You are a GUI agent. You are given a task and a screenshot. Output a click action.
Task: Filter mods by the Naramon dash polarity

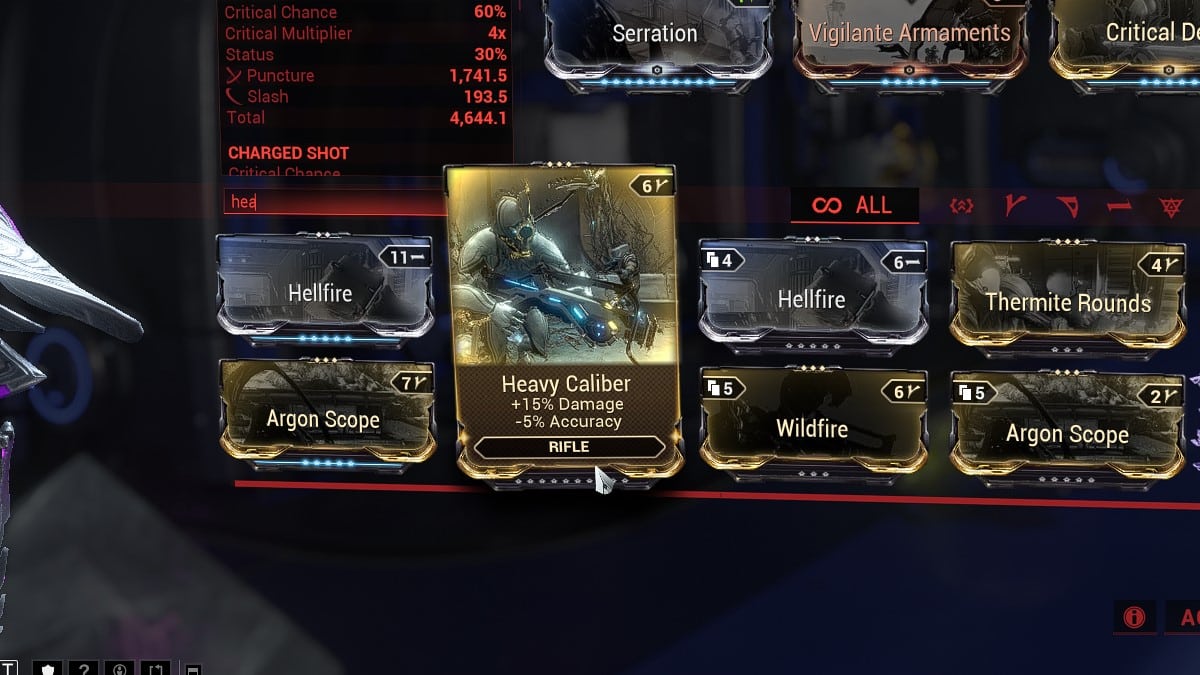pyautogui.click(x=1118, y=207)
